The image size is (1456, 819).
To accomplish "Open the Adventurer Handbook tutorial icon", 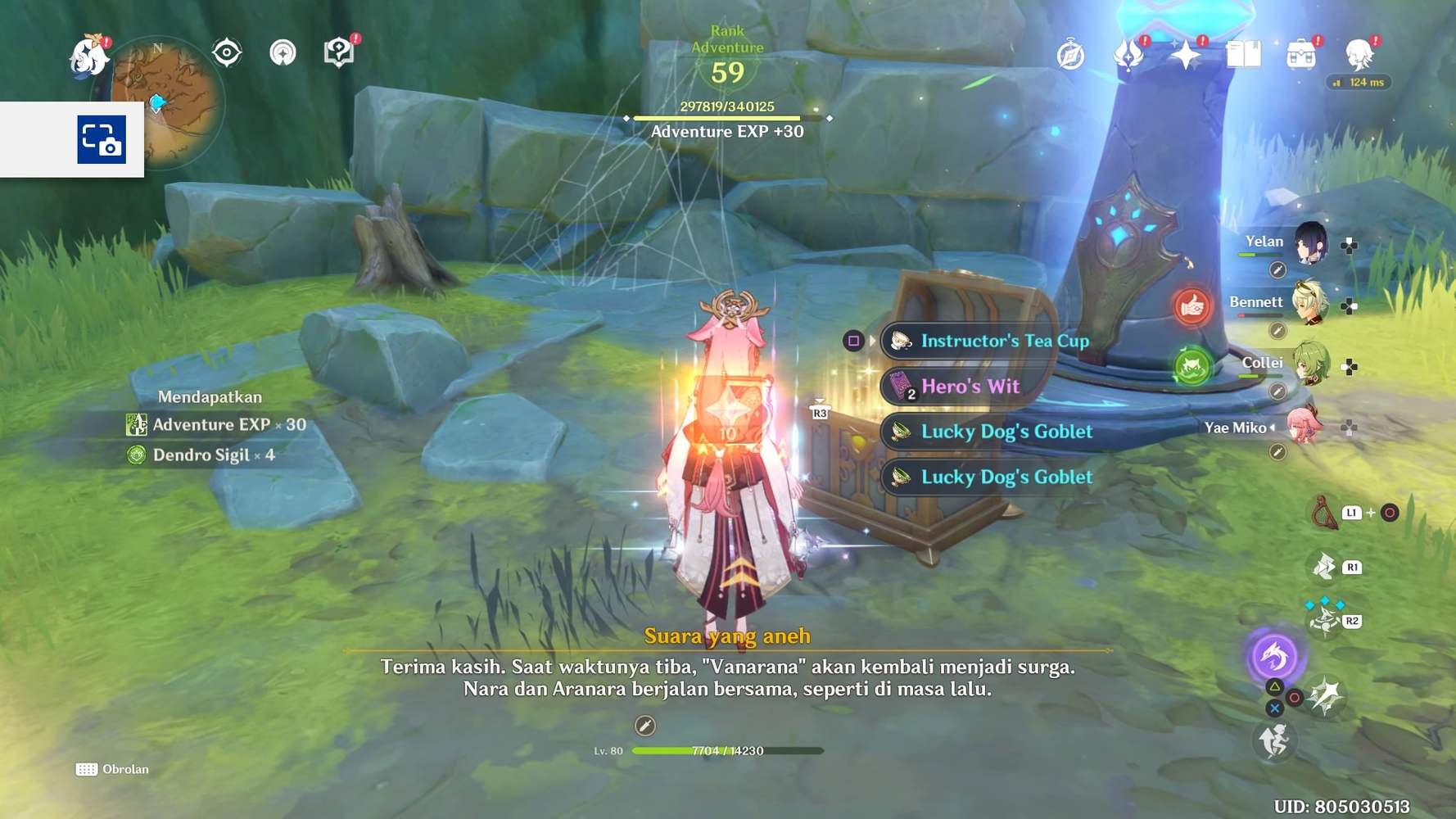I will [338, 52].
